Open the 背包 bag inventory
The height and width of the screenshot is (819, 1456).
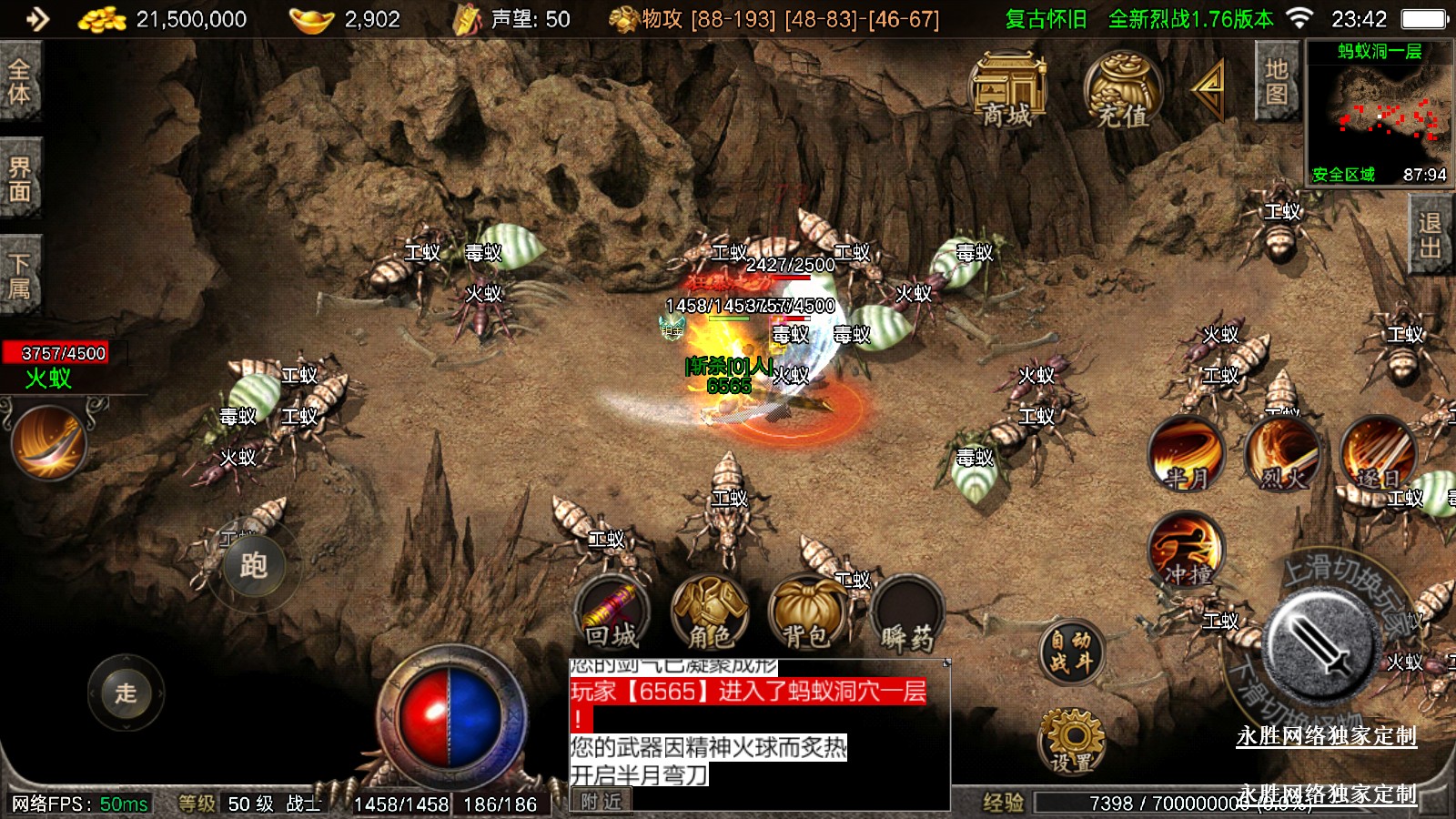click(x=806, y=613)
